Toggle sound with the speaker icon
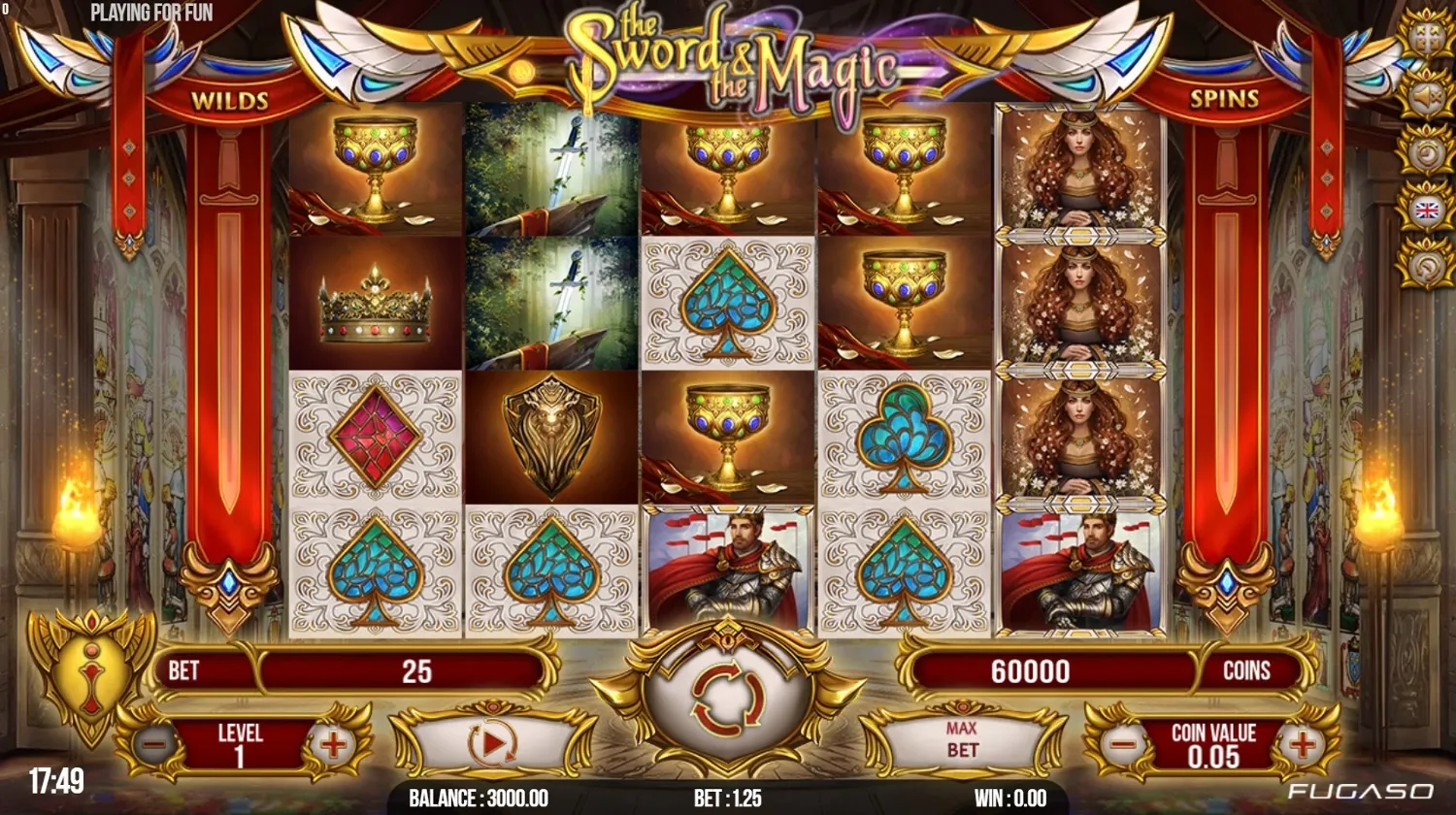The height and width of the screenshot is (815, 1456). (1426, 97)
